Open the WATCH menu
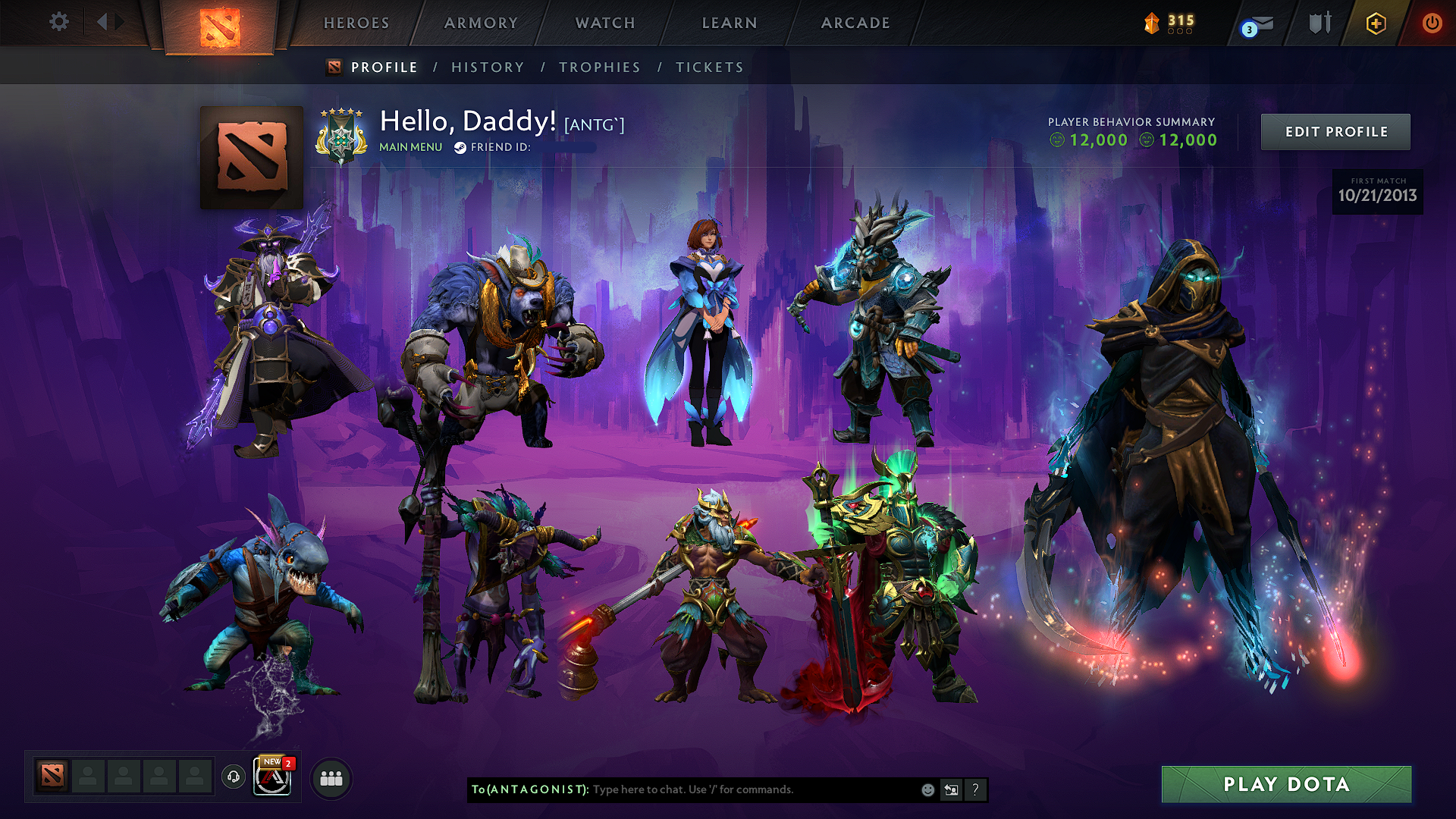The width and height of the screenshot is (1456, 819). tap(604, 23)
